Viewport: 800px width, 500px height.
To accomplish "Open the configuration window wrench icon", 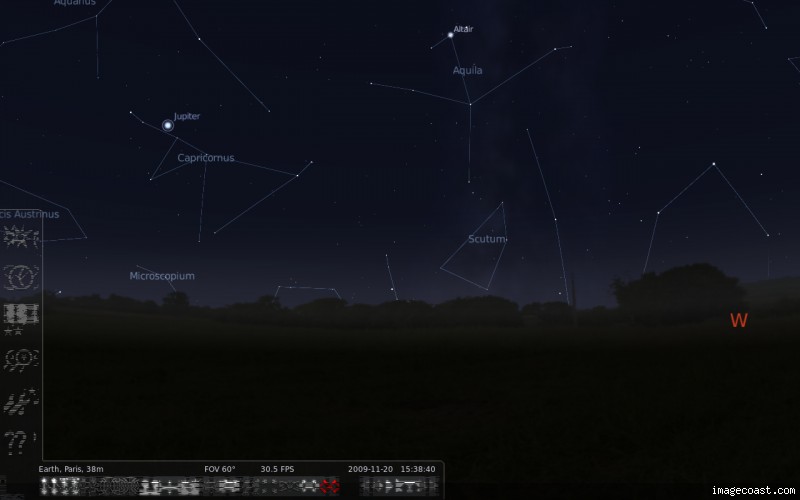I will click(20, 400).
